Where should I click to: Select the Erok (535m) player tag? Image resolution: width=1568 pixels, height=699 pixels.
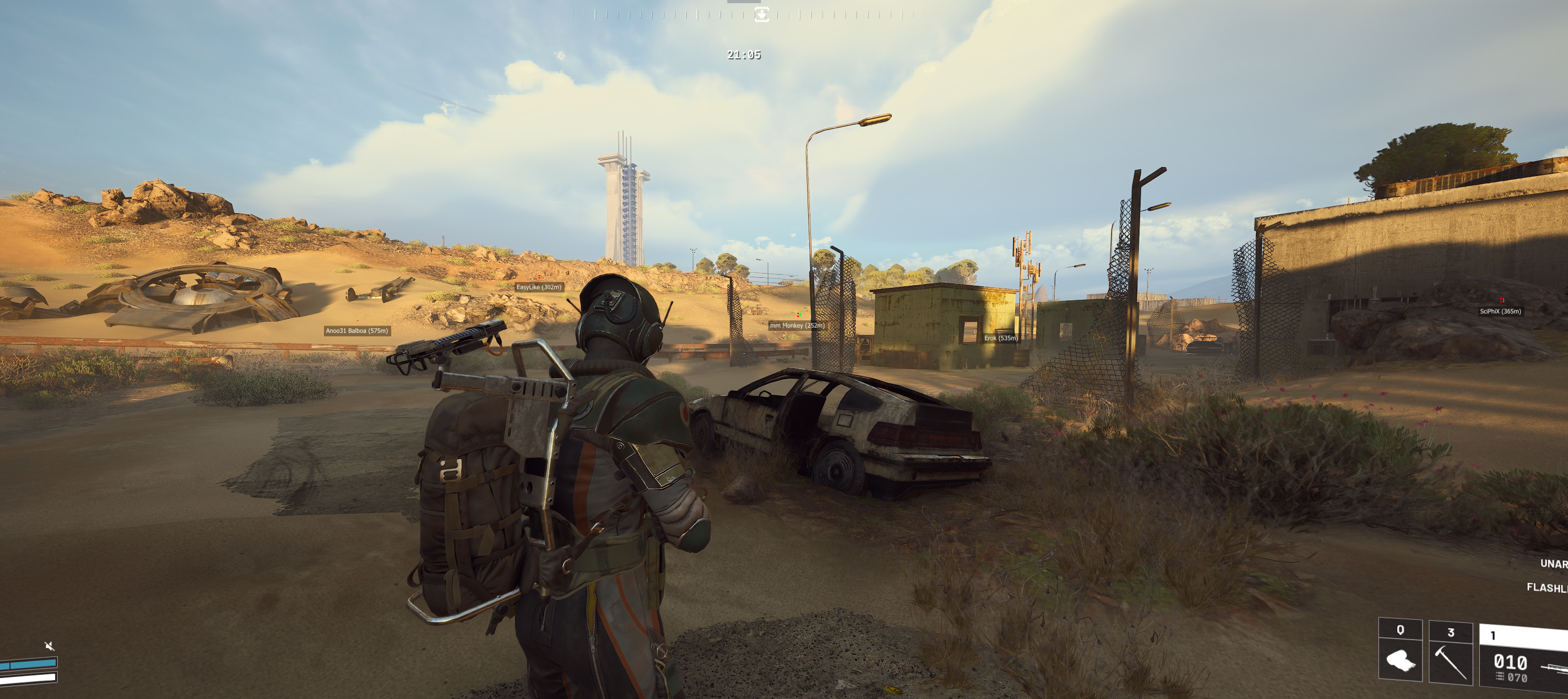pos(1001,338)
